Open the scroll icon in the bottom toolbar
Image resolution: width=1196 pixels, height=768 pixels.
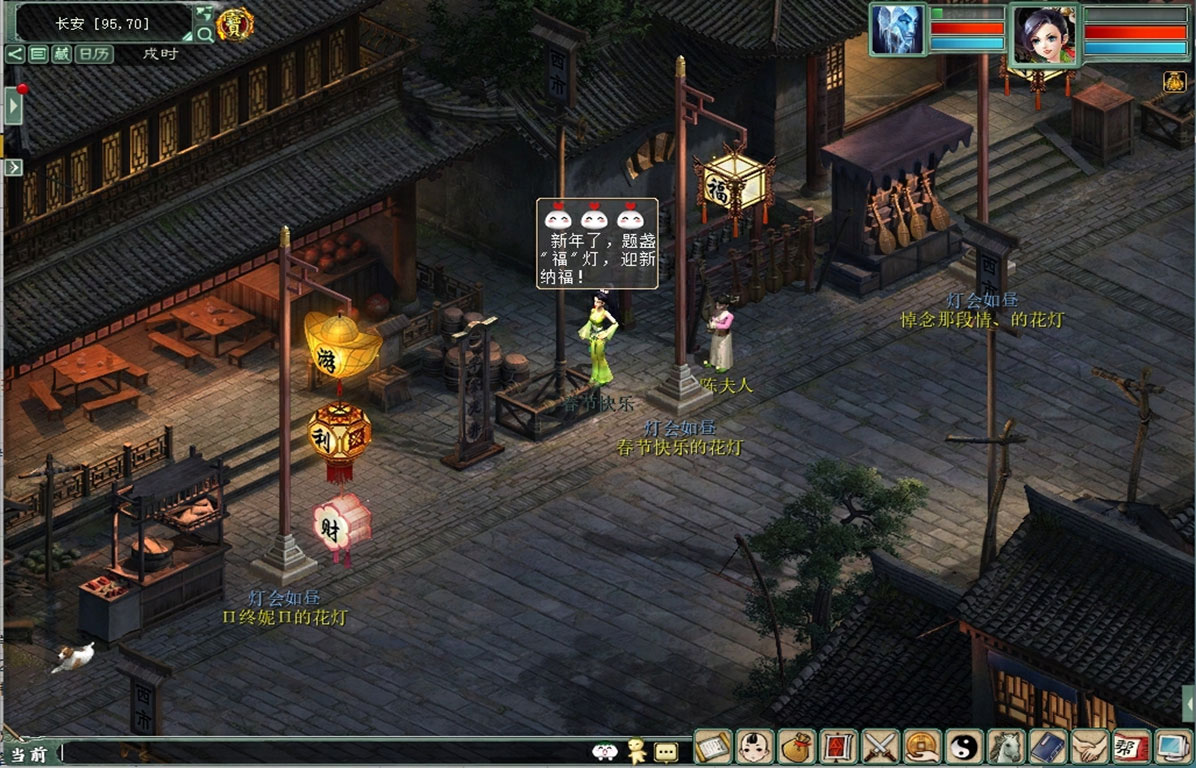(713, 746)
